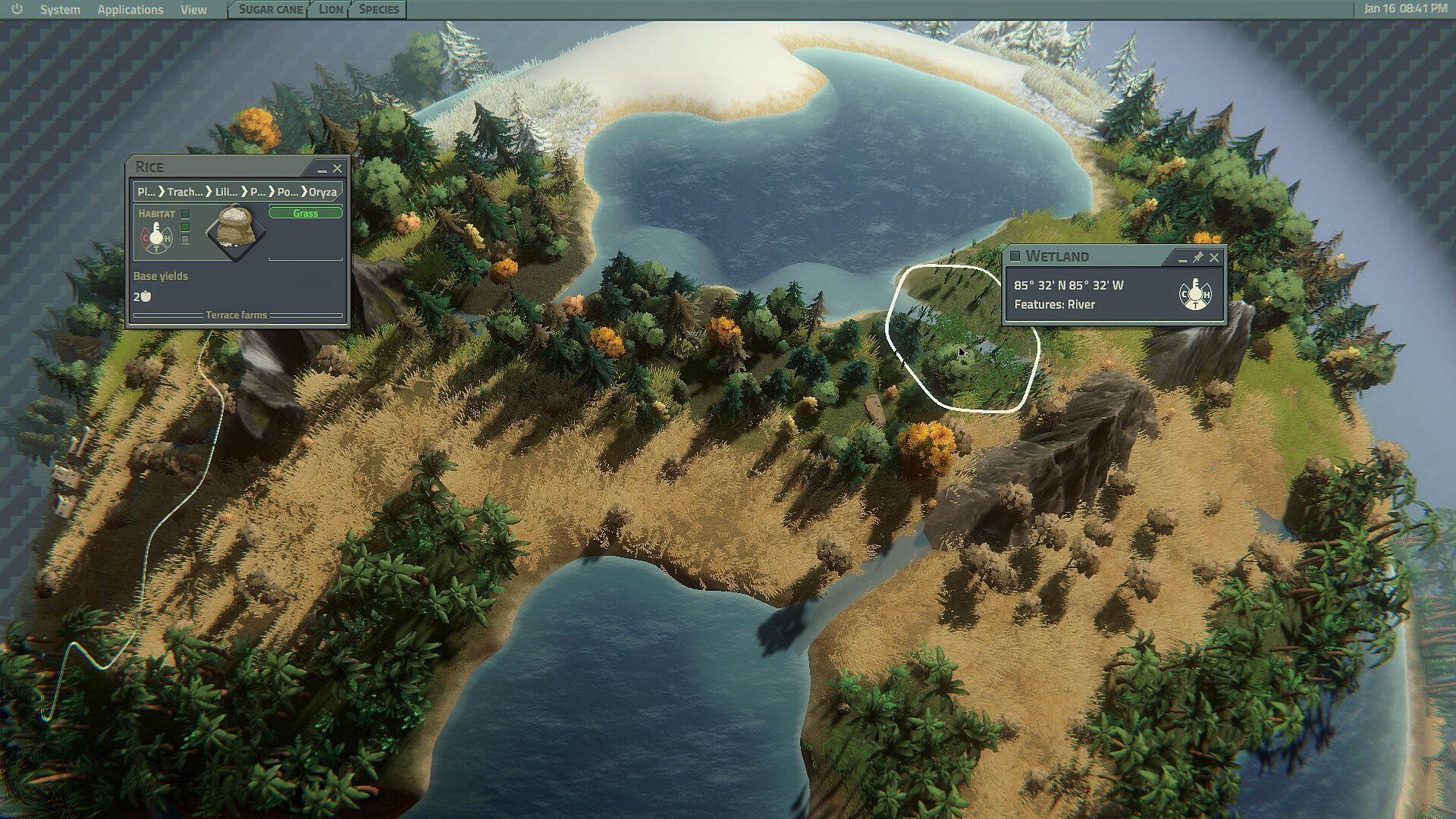Image resolution: width=1456 pixels, height=819 pixels.
Task: Open the System menu
Action: coord(60,10)
